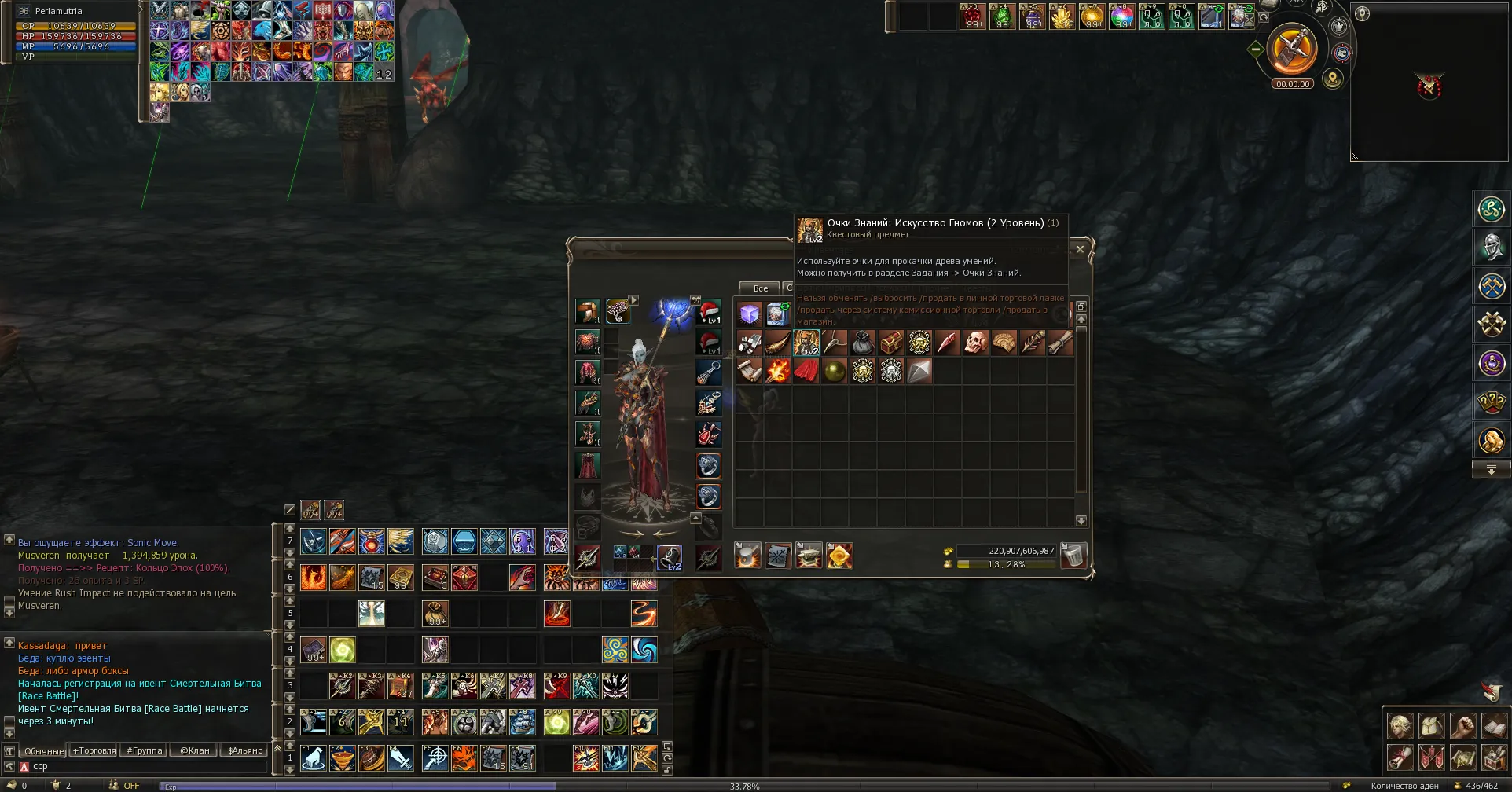Activate the F1 glove hand hotbar skill
This screenshot has width=1512, height=792.
point(313,758)
